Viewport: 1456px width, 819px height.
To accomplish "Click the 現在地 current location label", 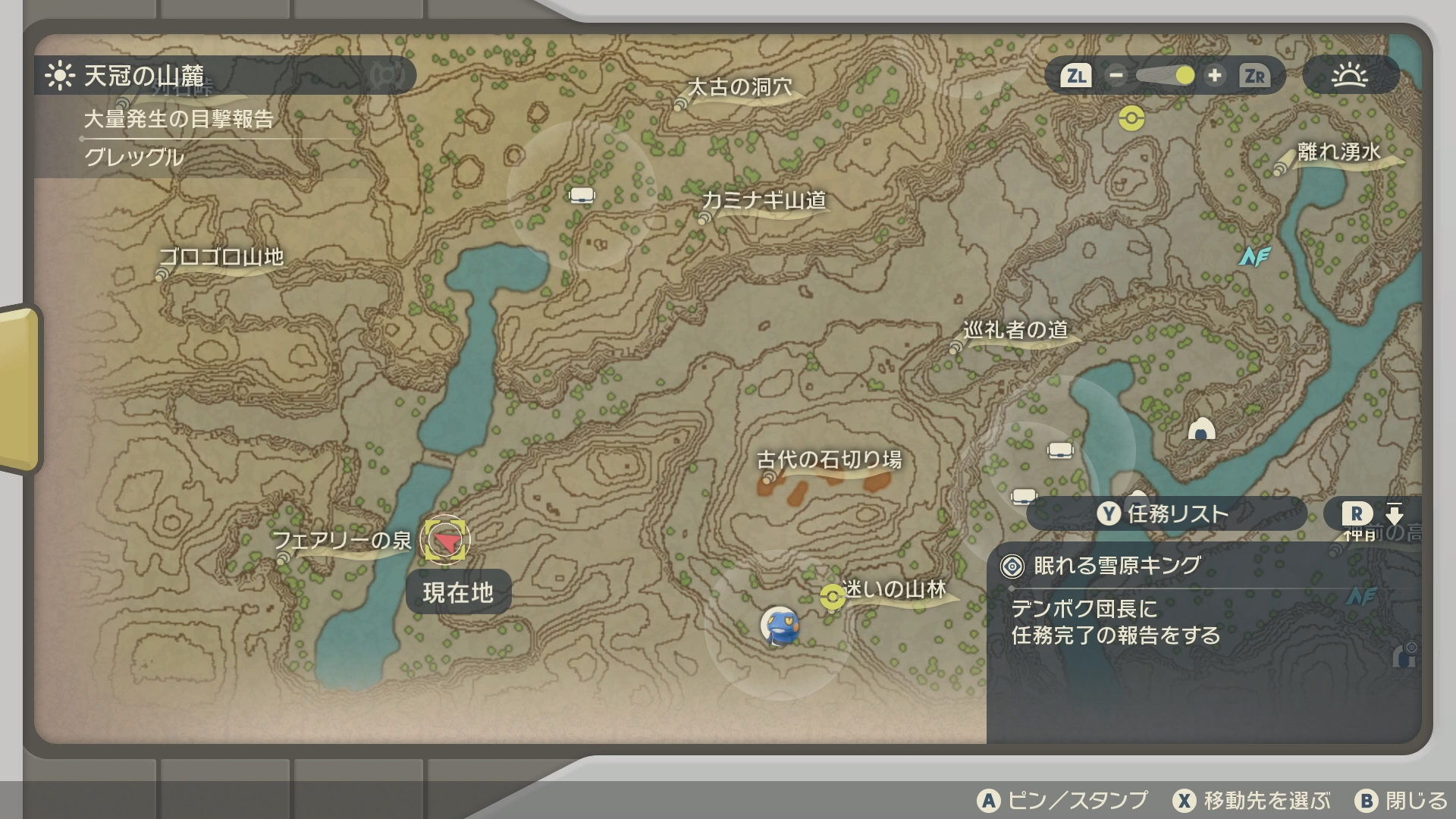I will point(458,592).
